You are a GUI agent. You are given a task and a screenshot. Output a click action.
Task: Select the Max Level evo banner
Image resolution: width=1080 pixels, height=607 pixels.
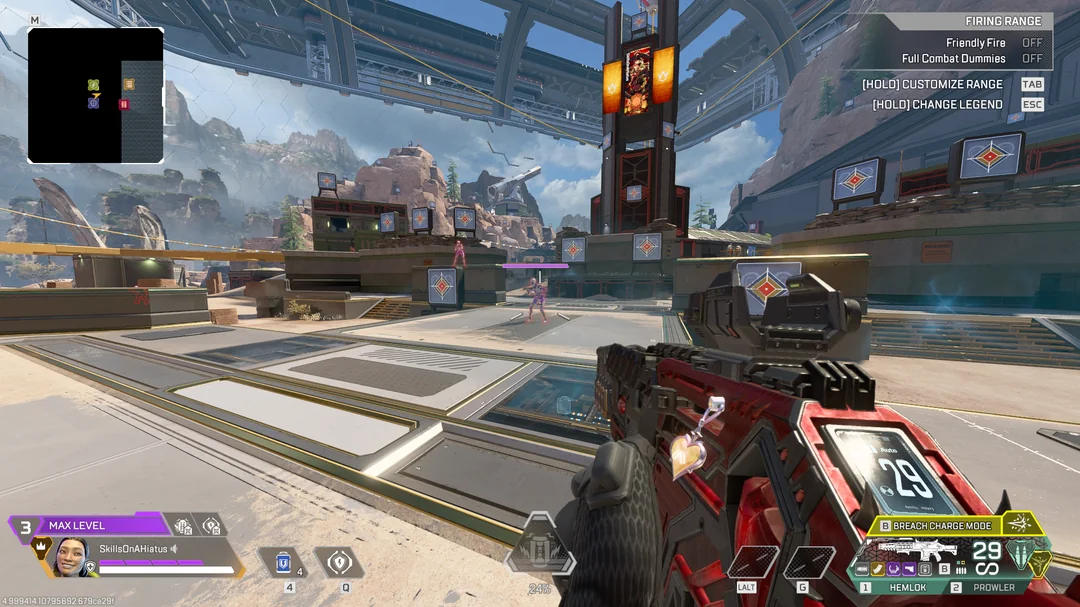tap(88, 525)
